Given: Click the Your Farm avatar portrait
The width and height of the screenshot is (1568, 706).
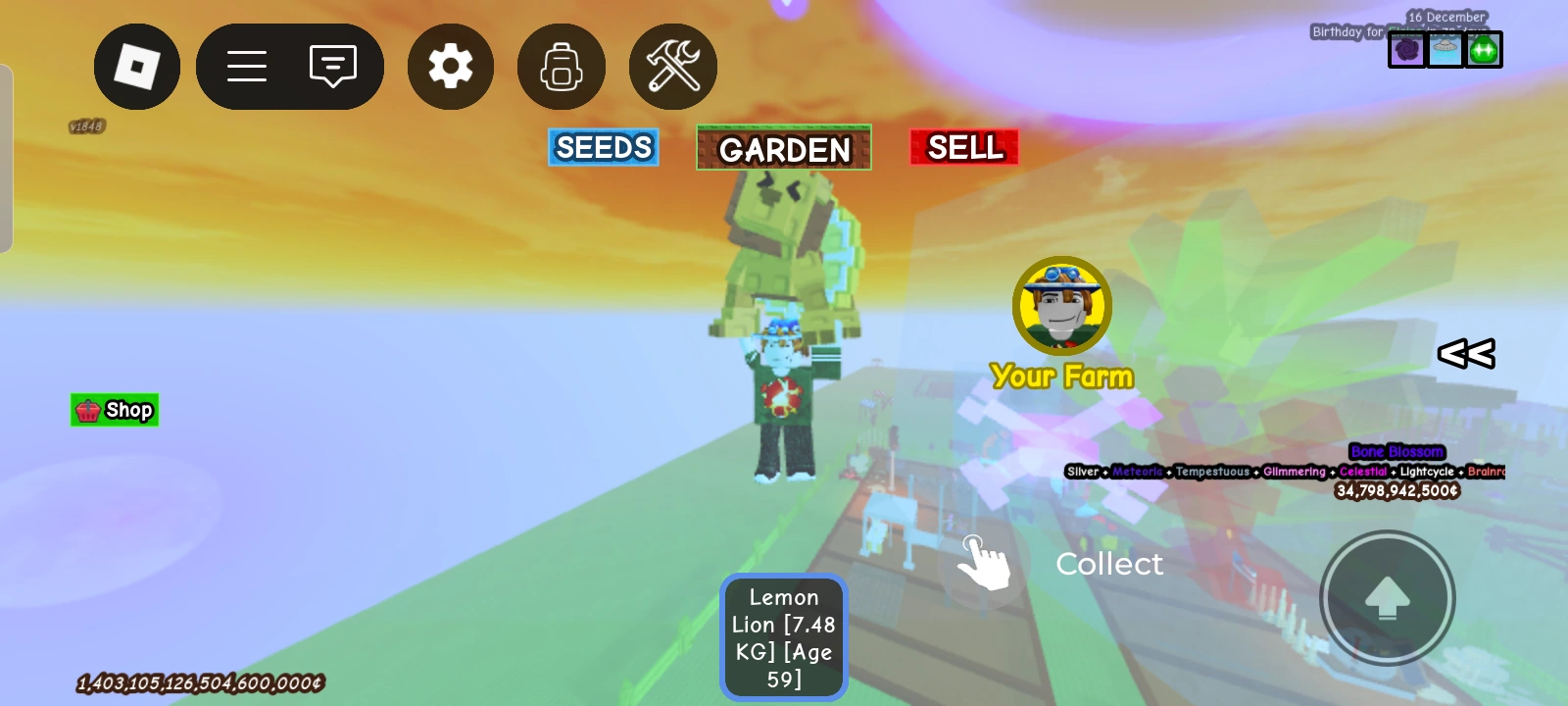Looking at the screenshot, I should [x=1062, y=306].
